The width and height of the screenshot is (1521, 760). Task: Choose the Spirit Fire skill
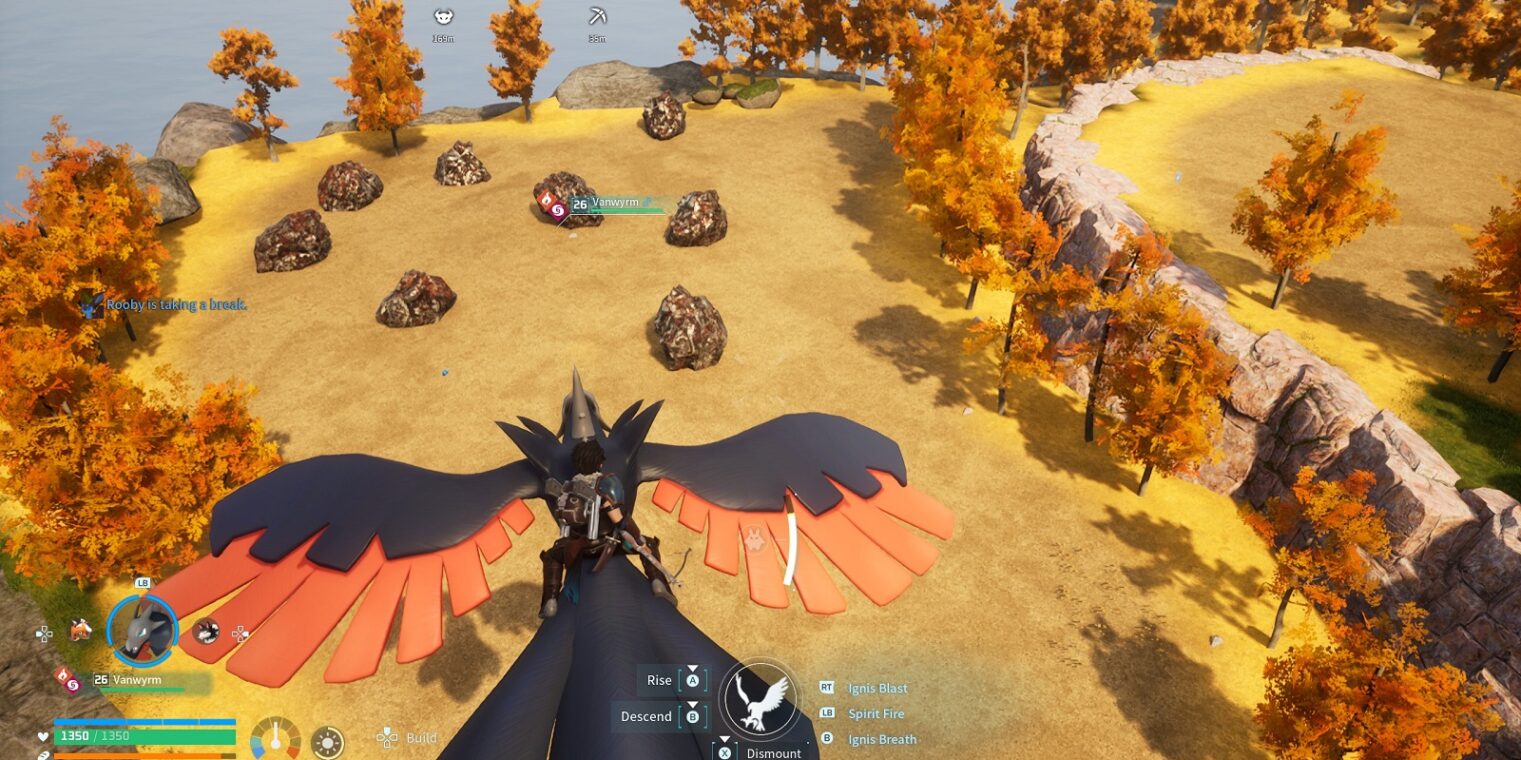click(x=875, y=714)
